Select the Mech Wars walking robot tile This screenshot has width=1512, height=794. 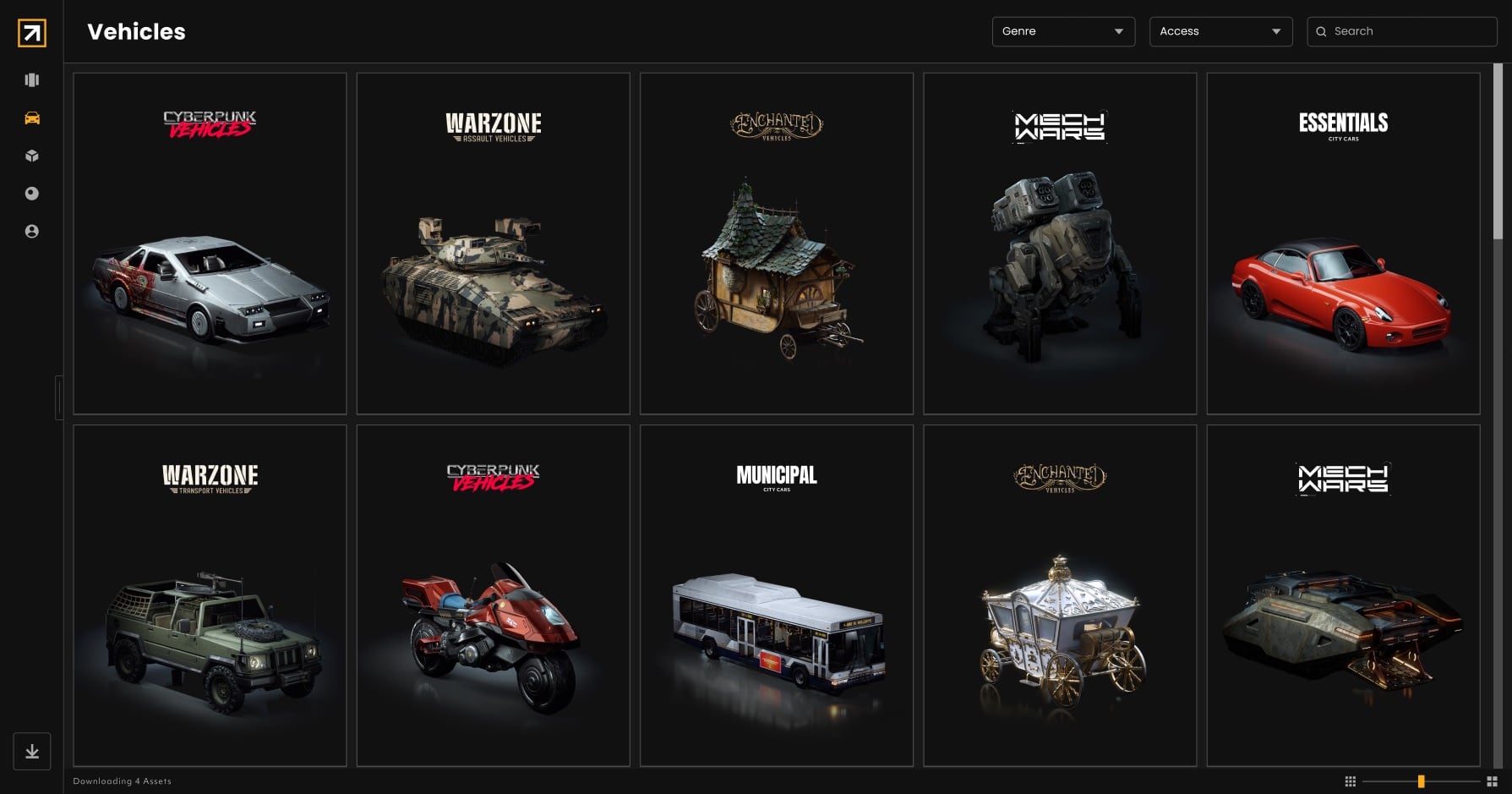(1060, 244)
